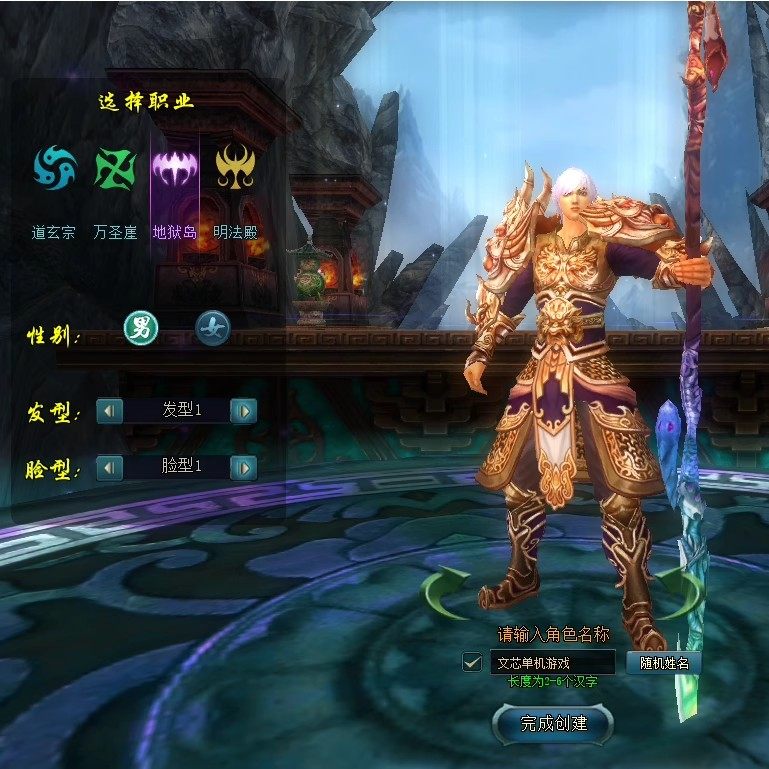Toggle the checkbox beside the name field
This screenshot has width=769, height=769.
pos(473,662)
